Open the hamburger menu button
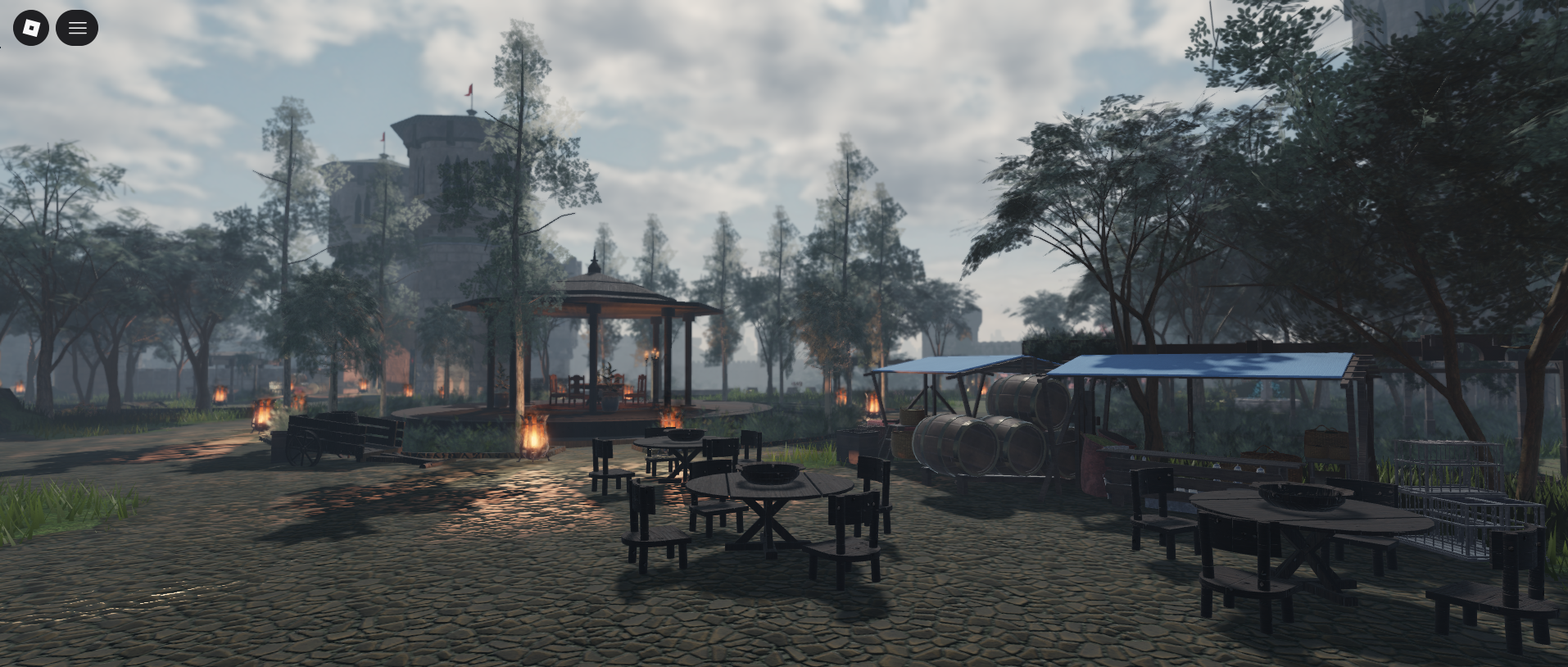This screenshot has height=667, width=1568. pyautogui.click(x=77, y=28)
